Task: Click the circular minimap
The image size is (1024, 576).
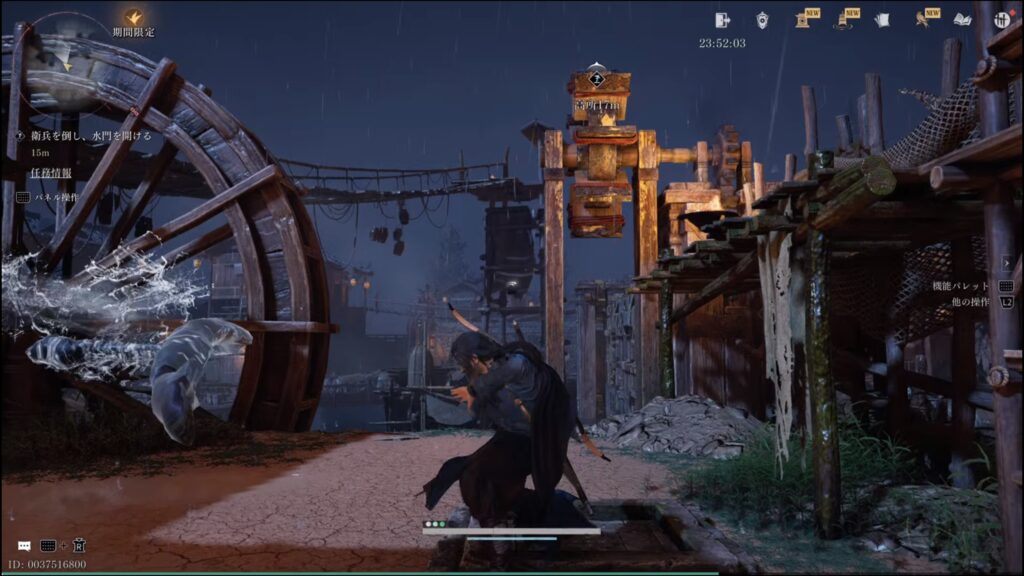Action: 66,60
